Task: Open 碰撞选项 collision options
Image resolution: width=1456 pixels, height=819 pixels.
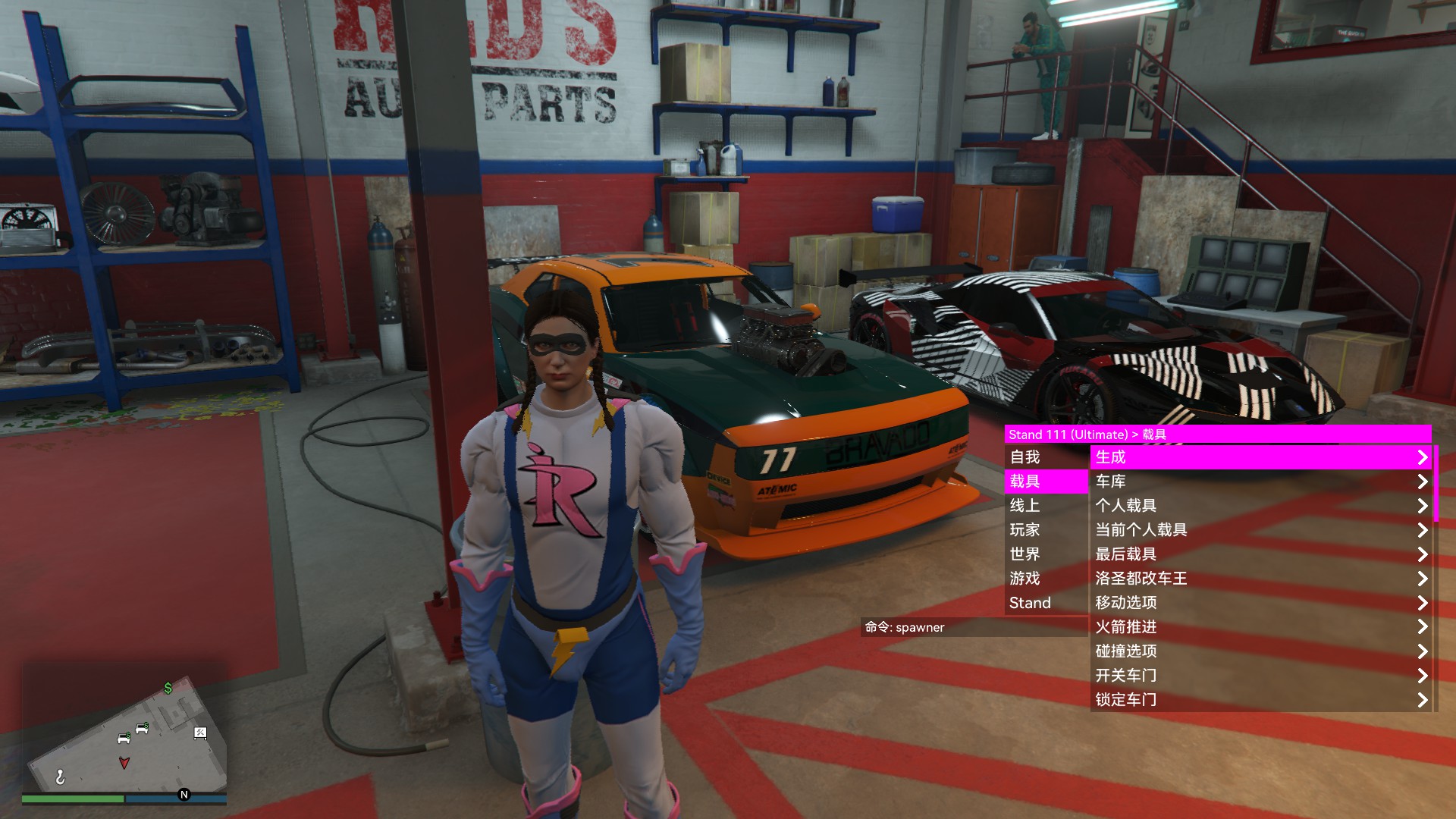Action: coord(1259,651)
